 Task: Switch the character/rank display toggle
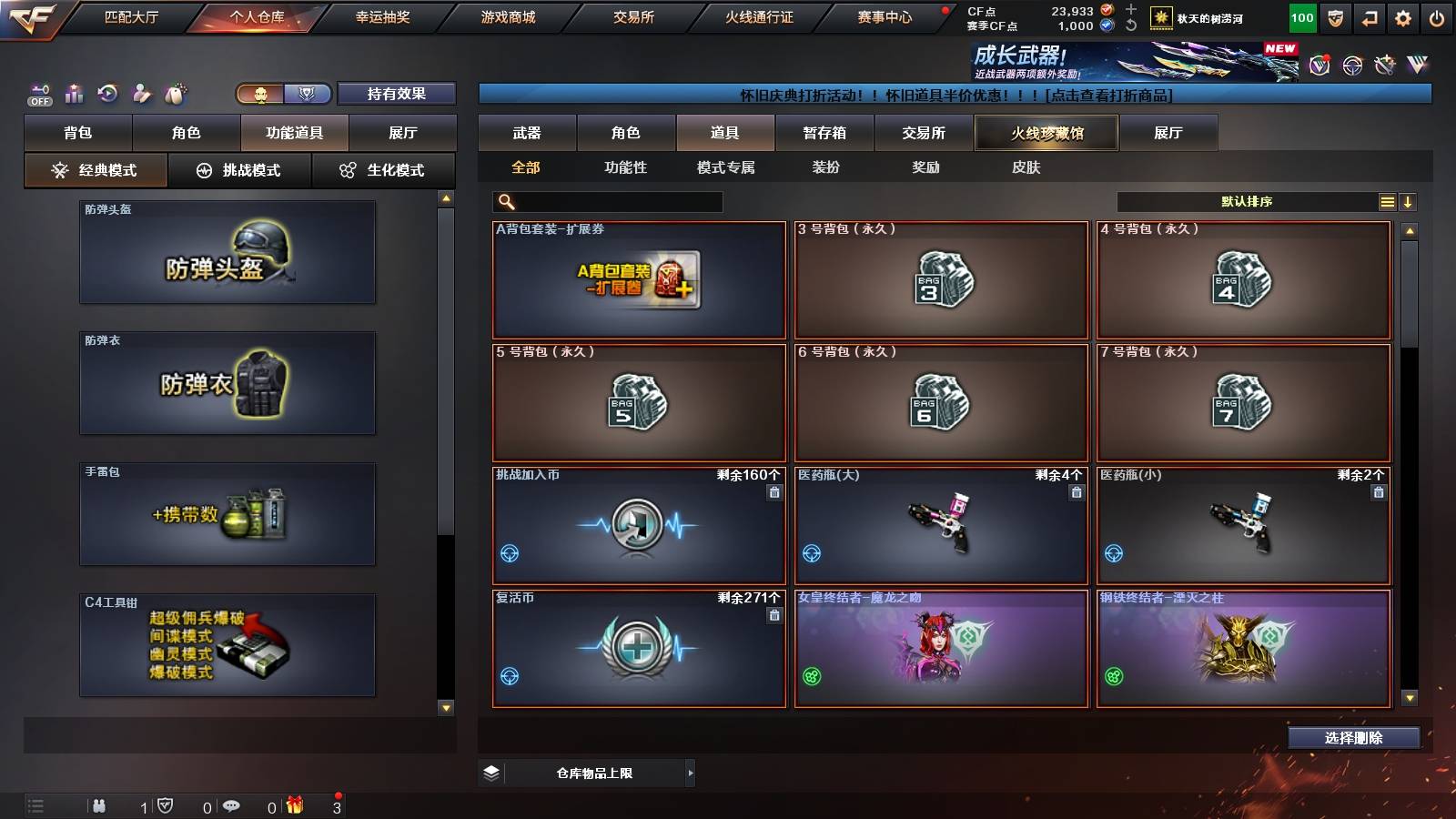coord(282,94)
